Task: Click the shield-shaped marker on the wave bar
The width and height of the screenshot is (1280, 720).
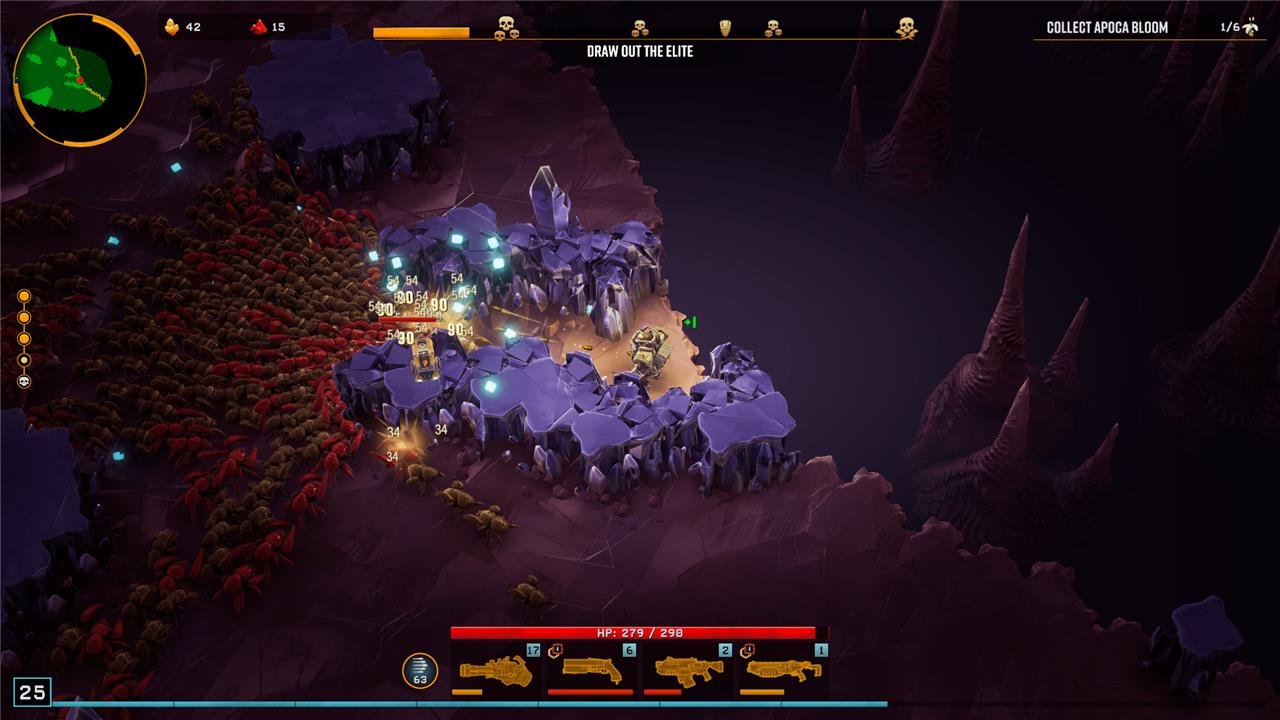Action: click(725, 28)
